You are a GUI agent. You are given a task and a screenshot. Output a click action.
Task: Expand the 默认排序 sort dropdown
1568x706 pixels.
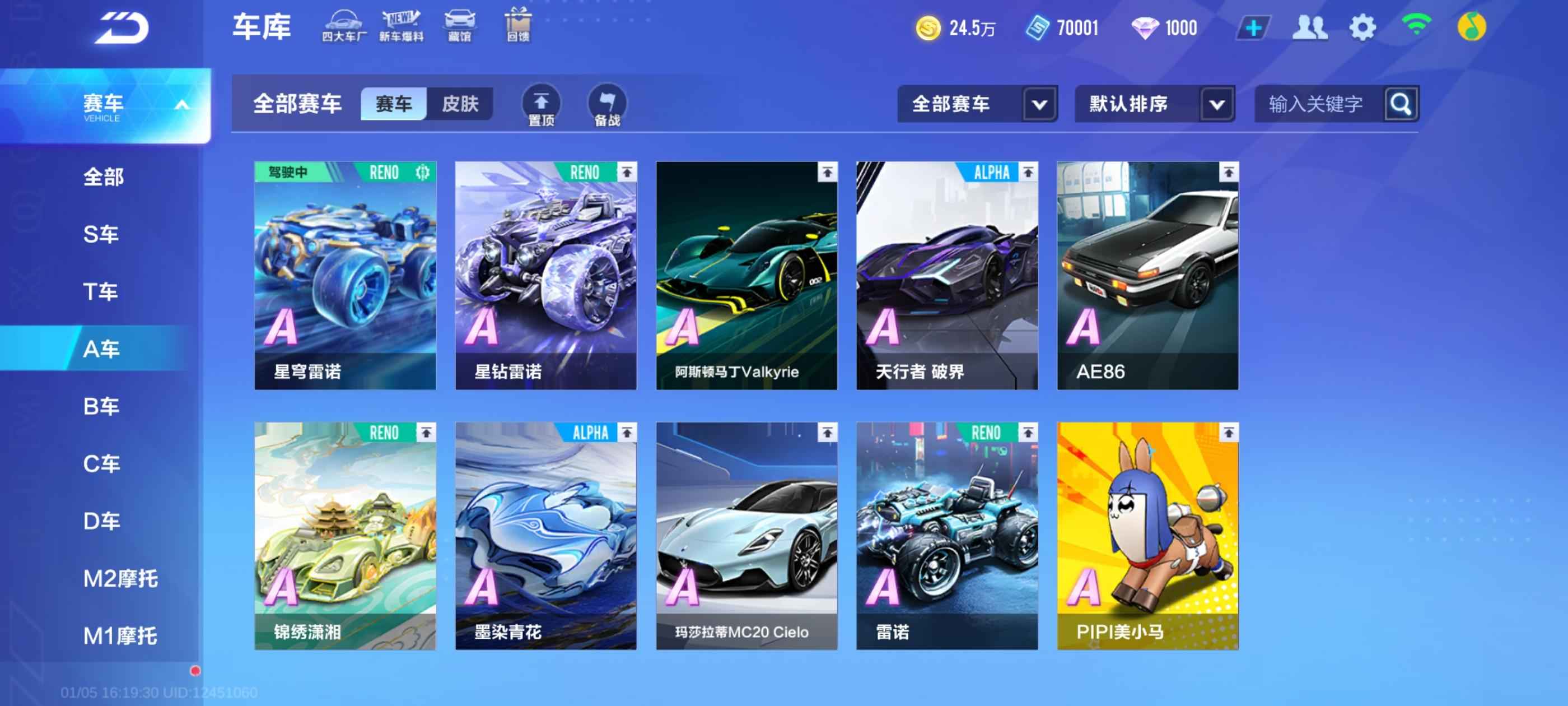coord(1154,104)
